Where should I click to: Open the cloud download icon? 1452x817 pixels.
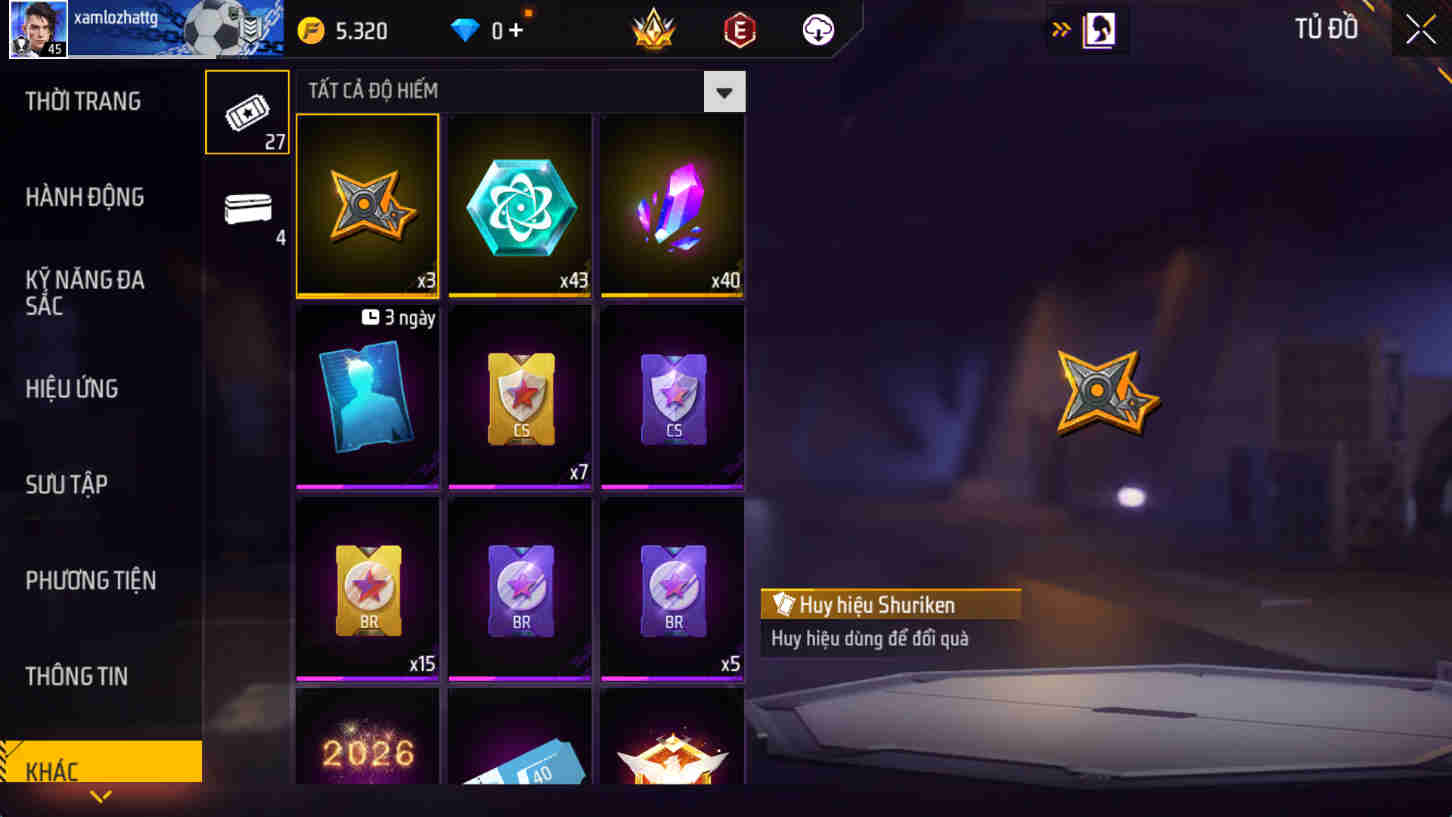click(x=819, y=29)
